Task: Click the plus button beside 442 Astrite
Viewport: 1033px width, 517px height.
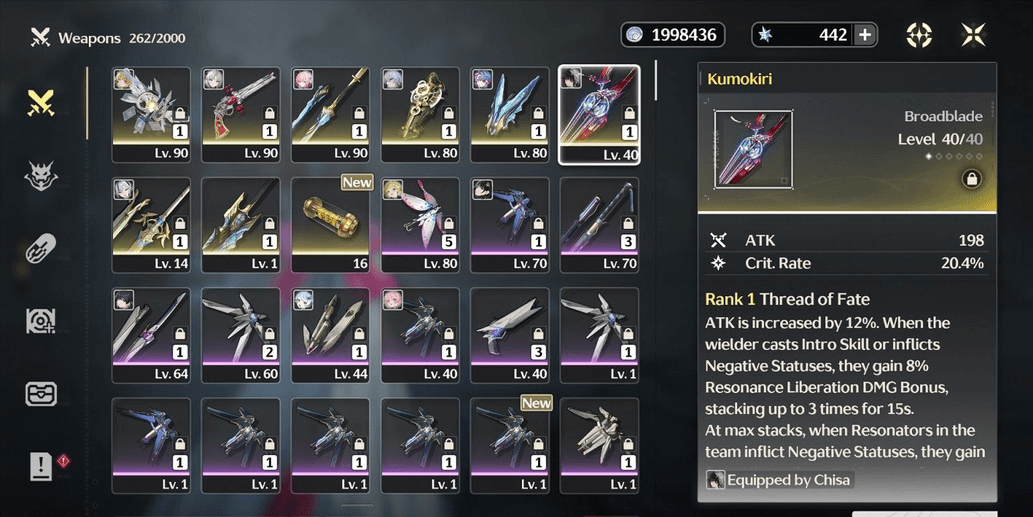Action: click(x=865, y=35)
